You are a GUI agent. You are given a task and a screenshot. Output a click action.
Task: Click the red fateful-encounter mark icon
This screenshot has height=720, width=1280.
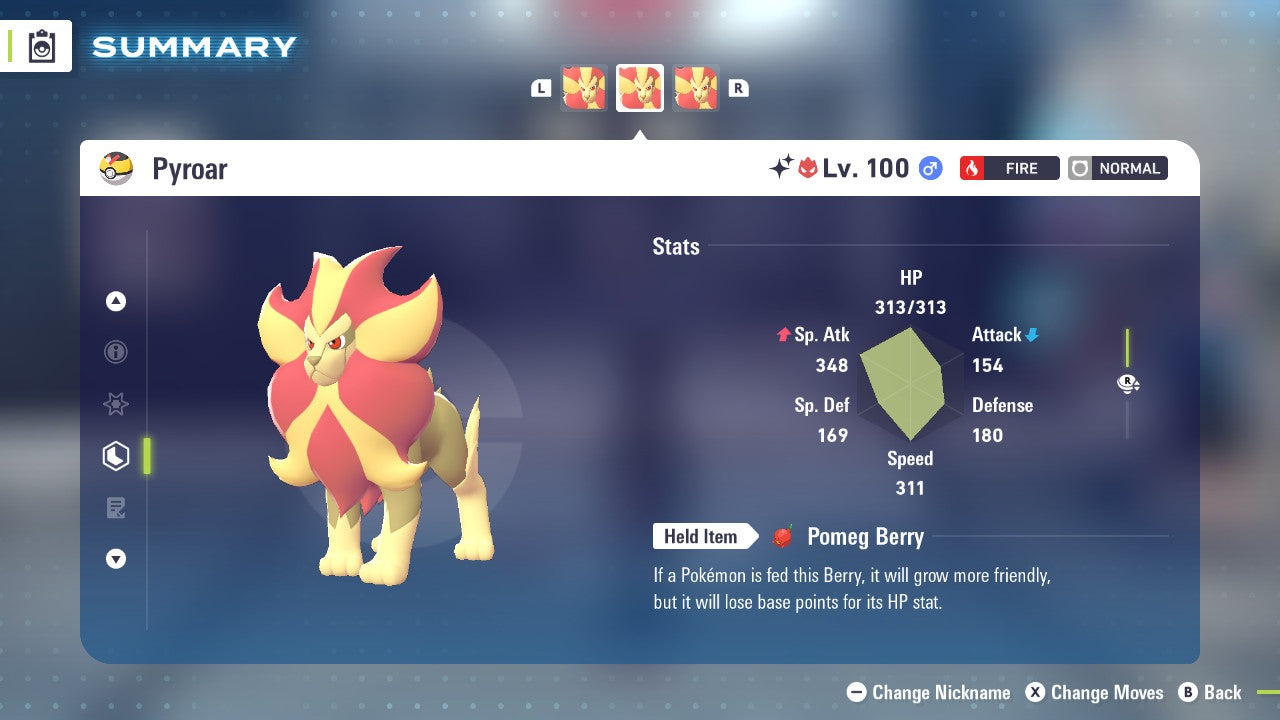pos(806,168)
